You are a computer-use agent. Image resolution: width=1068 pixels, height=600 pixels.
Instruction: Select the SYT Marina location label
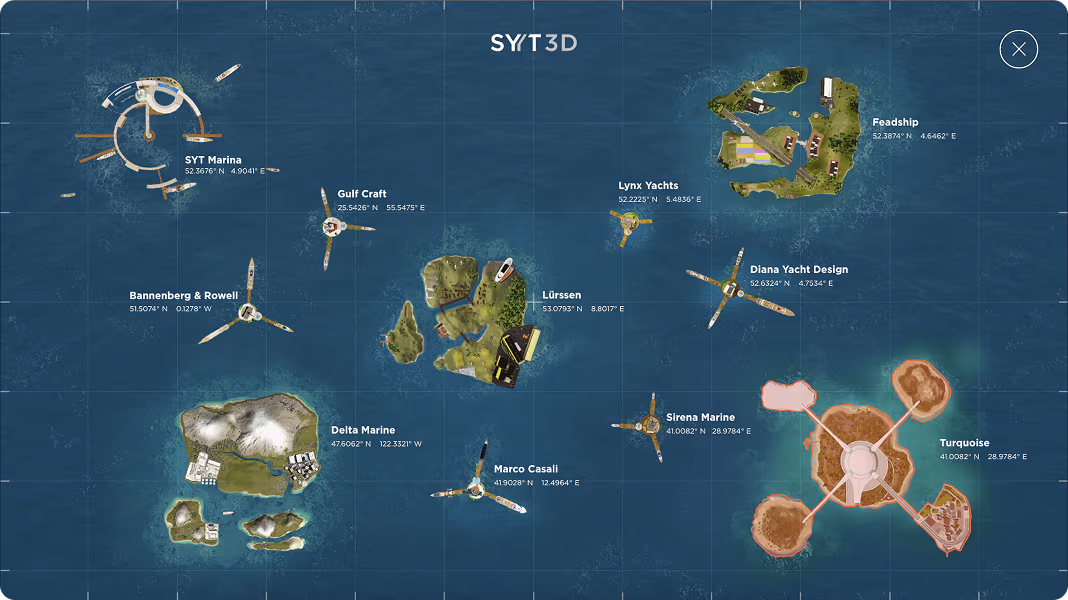212,160
